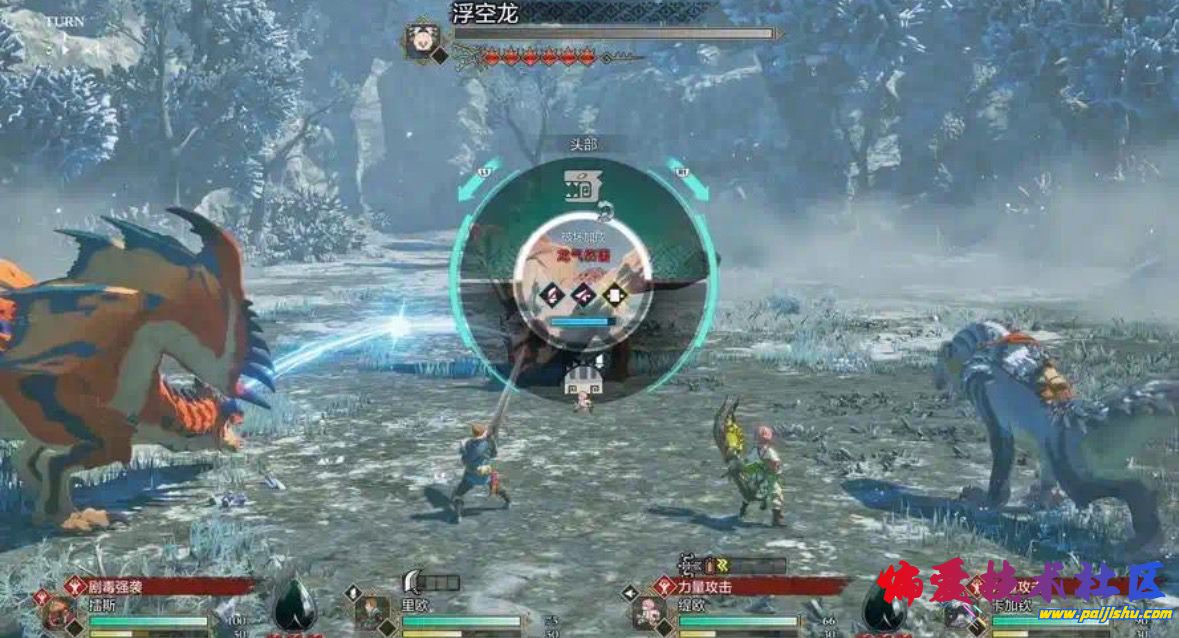The height and width of the screenshot is (638, 1179).
Task: Select 里欧's character portrait
Action: click(x=371, y=612)
